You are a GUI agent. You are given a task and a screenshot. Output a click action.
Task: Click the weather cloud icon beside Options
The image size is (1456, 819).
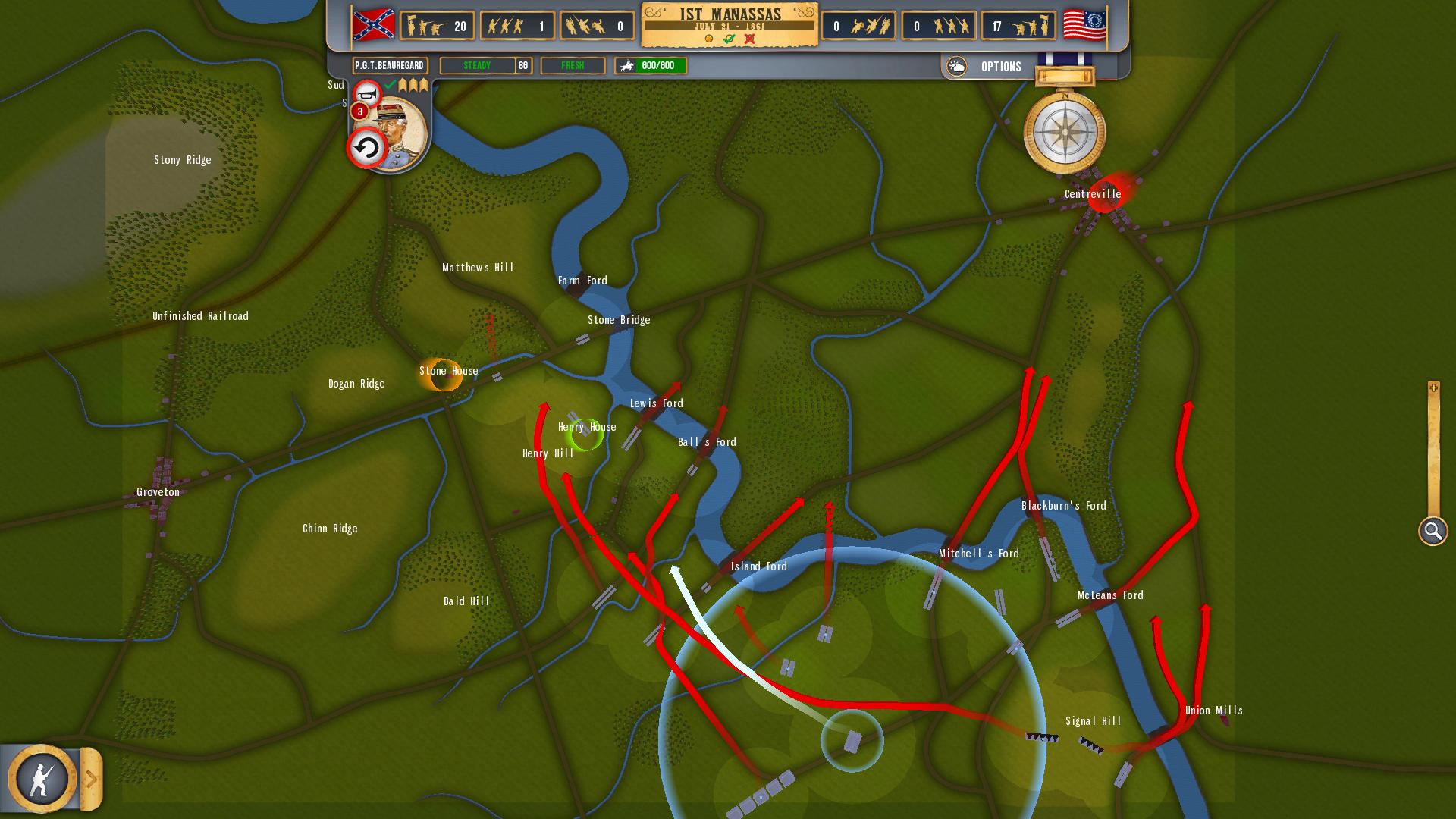coord(958,66)
